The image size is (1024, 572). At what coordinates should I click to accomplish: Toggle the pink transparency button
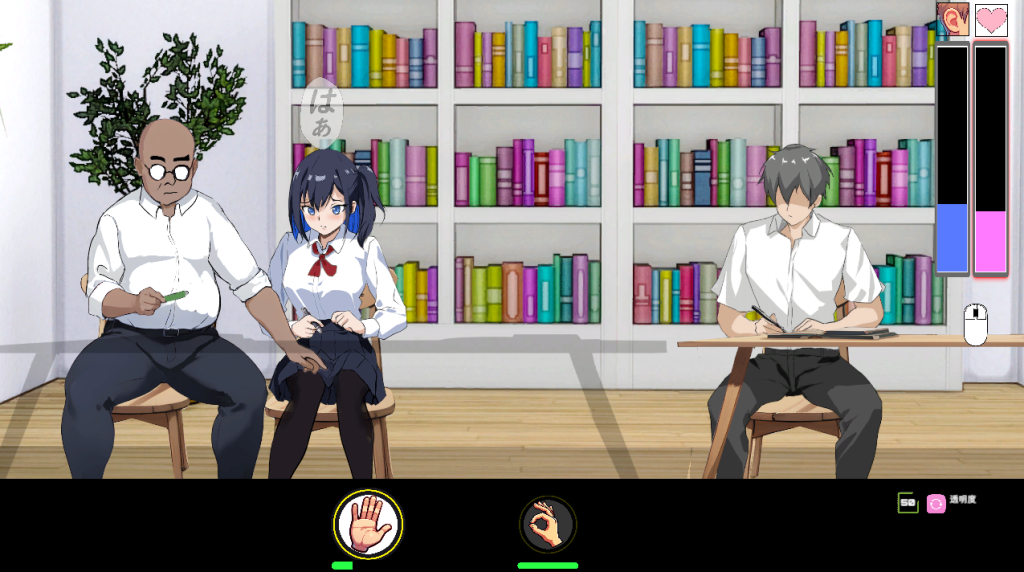936,503
